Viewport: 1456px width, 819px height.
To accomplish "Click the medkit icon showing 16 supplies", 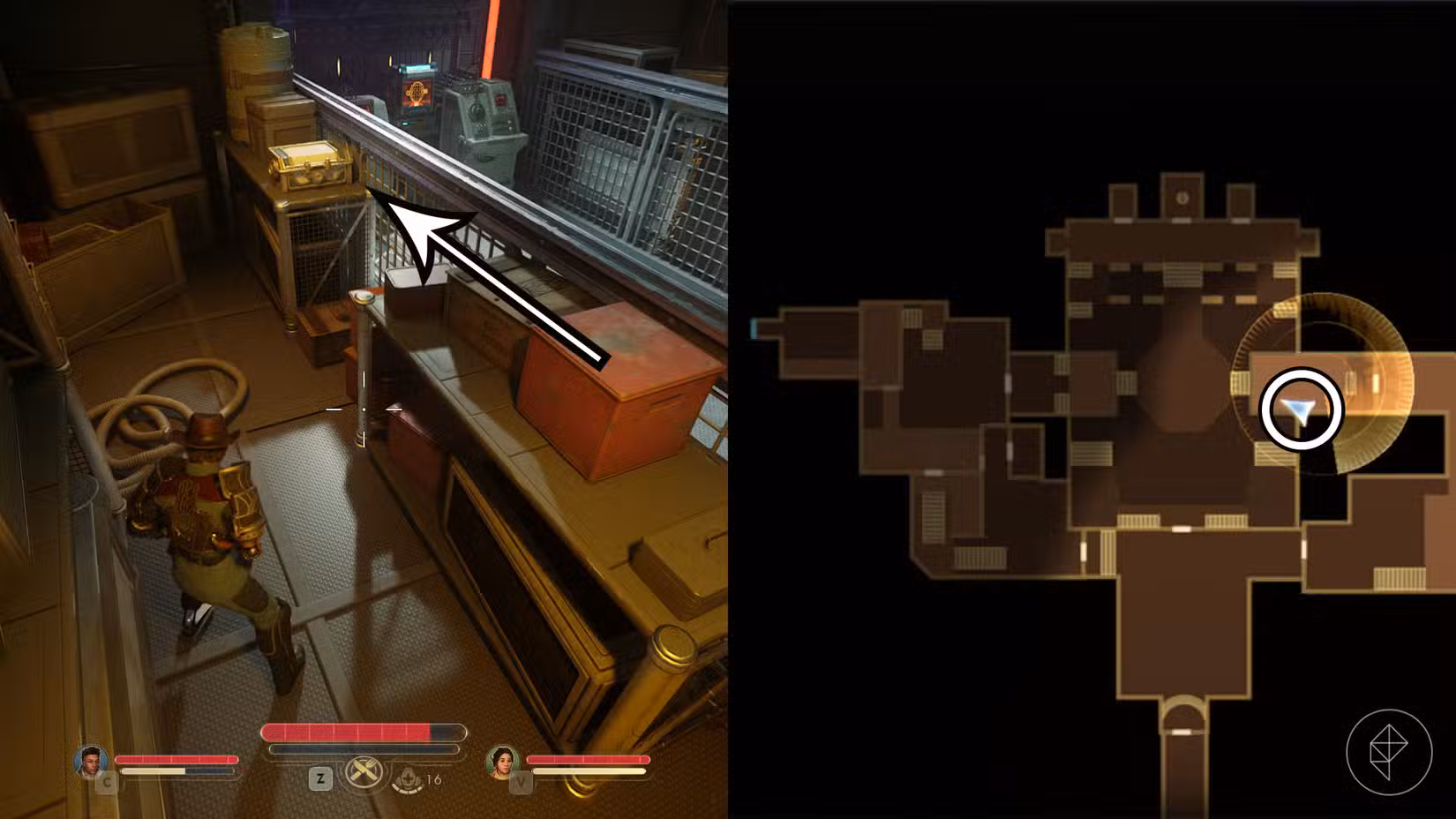I will click(x=407, y=780).
